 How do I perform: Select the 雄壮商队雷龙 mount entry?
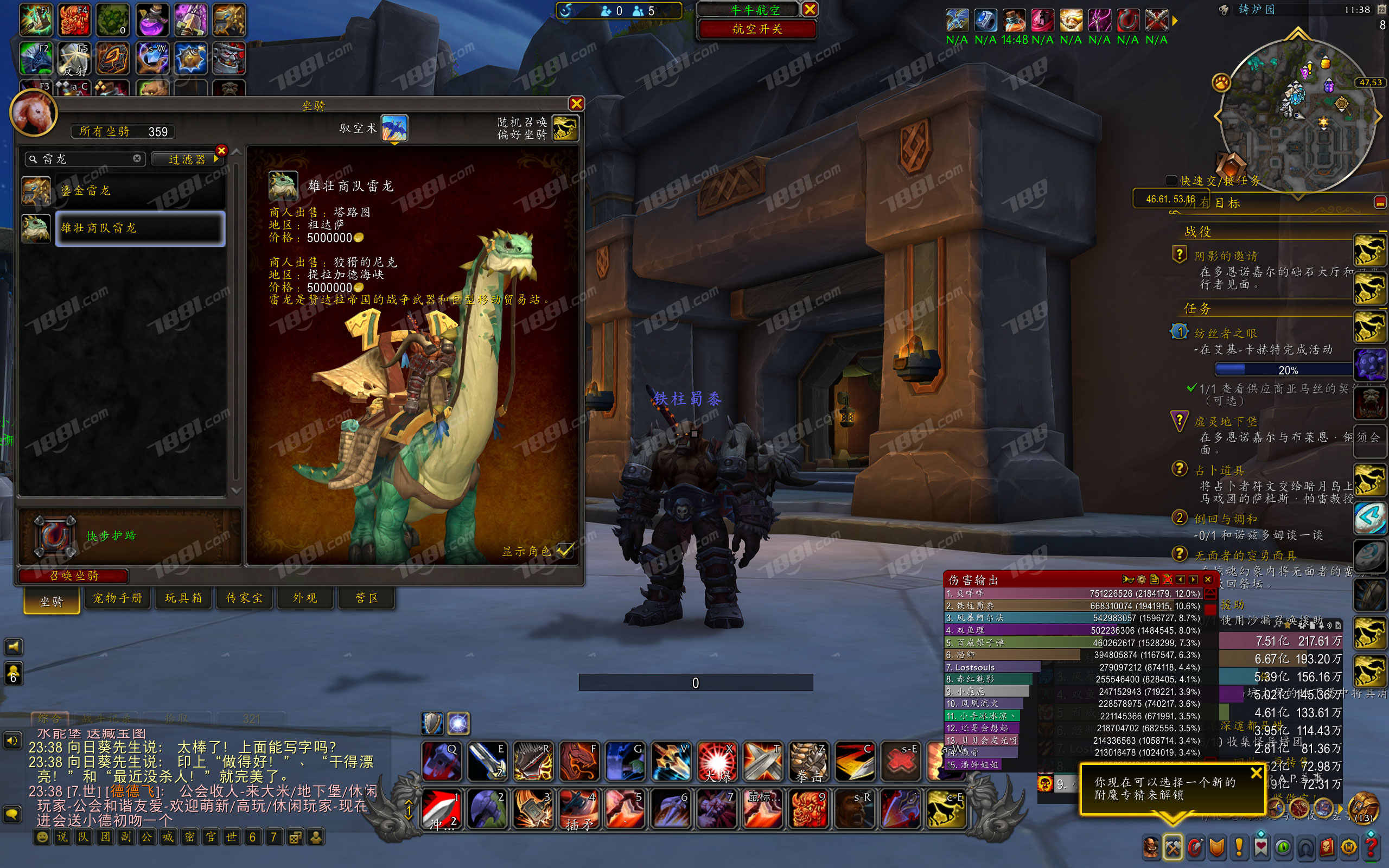[x=140, y=228]
